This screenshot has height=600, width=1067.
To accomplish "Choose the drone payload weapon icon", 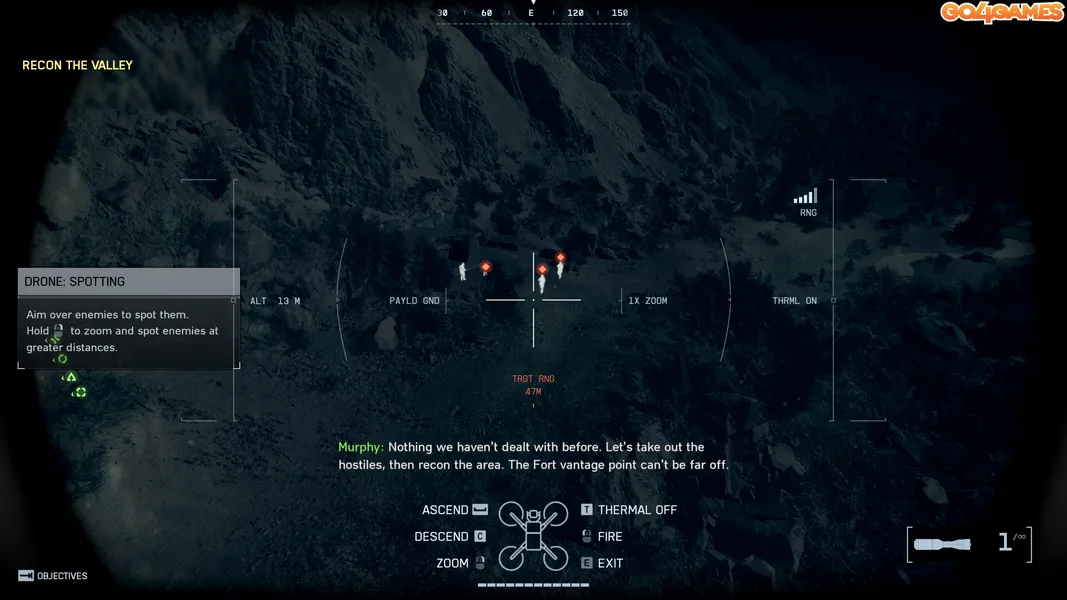I will (943, 544).
